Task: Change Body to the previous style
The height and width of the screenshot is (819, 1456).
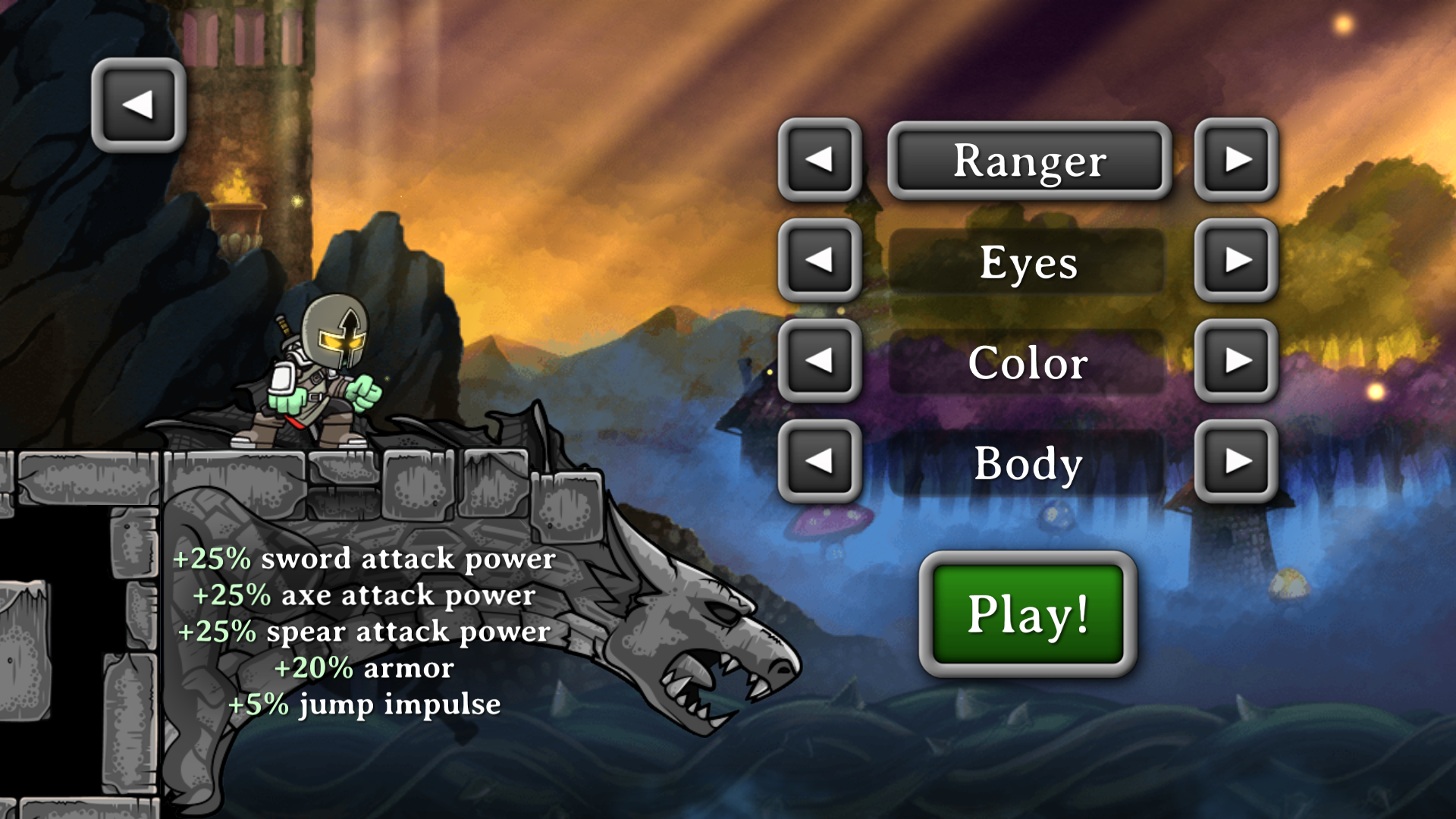Action: point(819,461)
